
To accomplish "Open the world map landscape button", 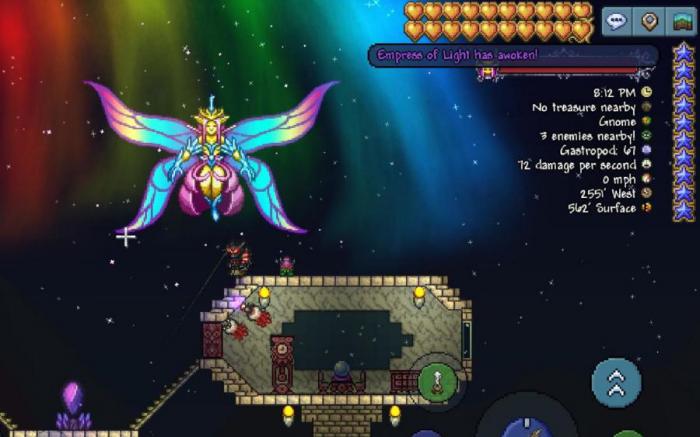I will click(x=682, y=21).
